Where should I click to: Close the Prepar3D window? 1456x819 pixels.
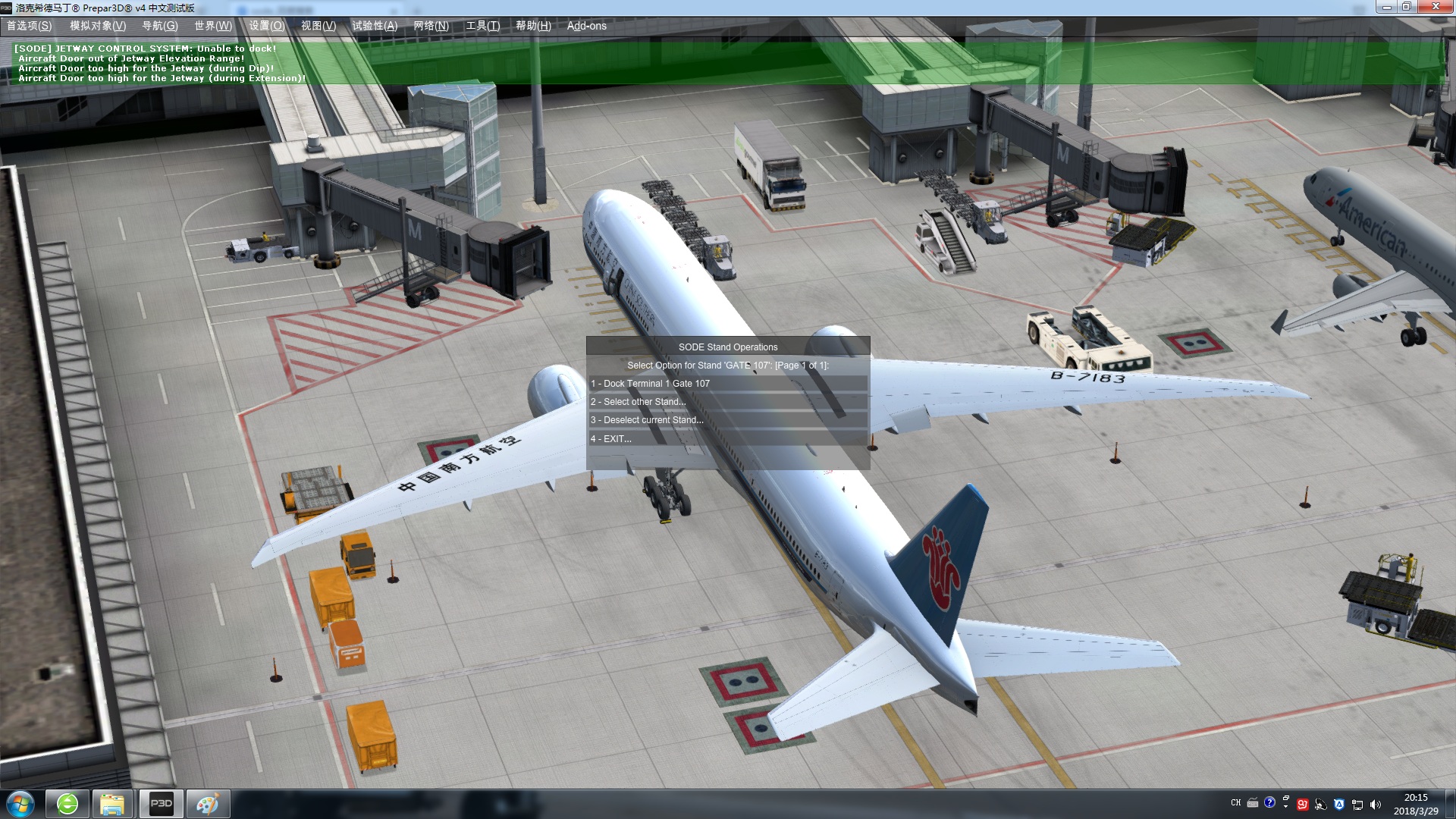[1436, 7]
